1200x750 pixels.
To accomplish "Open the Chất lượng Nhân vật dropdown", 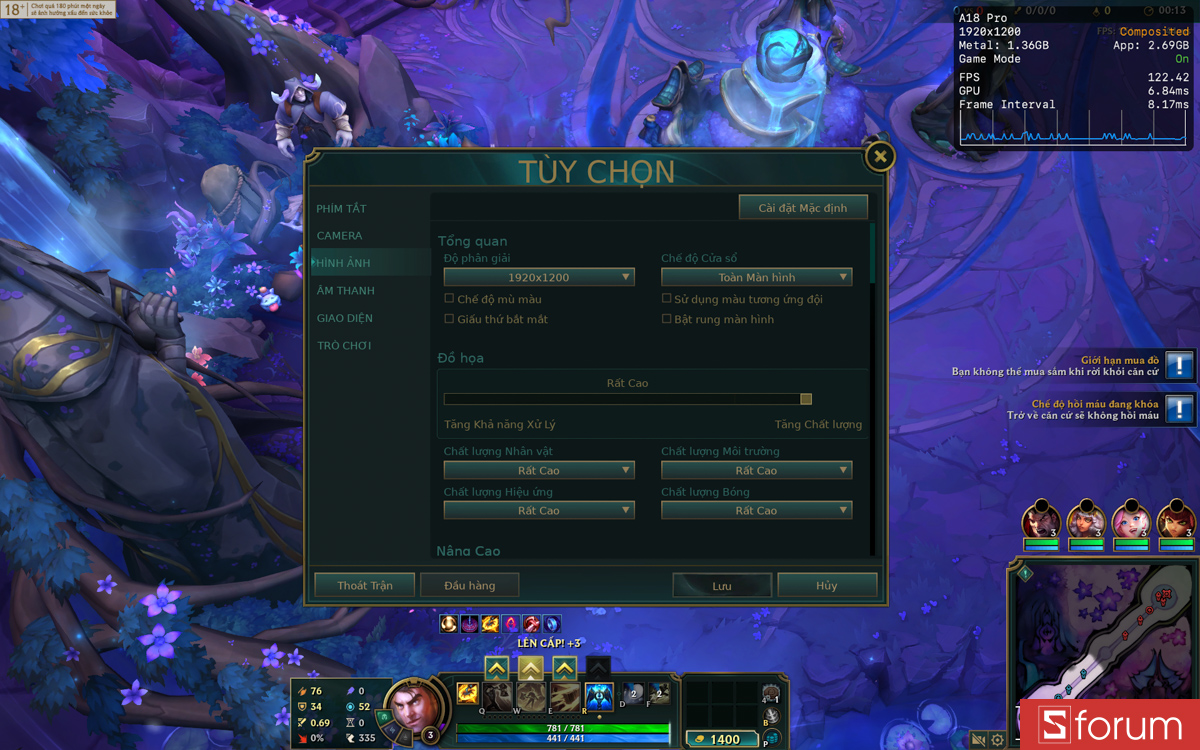I will point(539,470).
